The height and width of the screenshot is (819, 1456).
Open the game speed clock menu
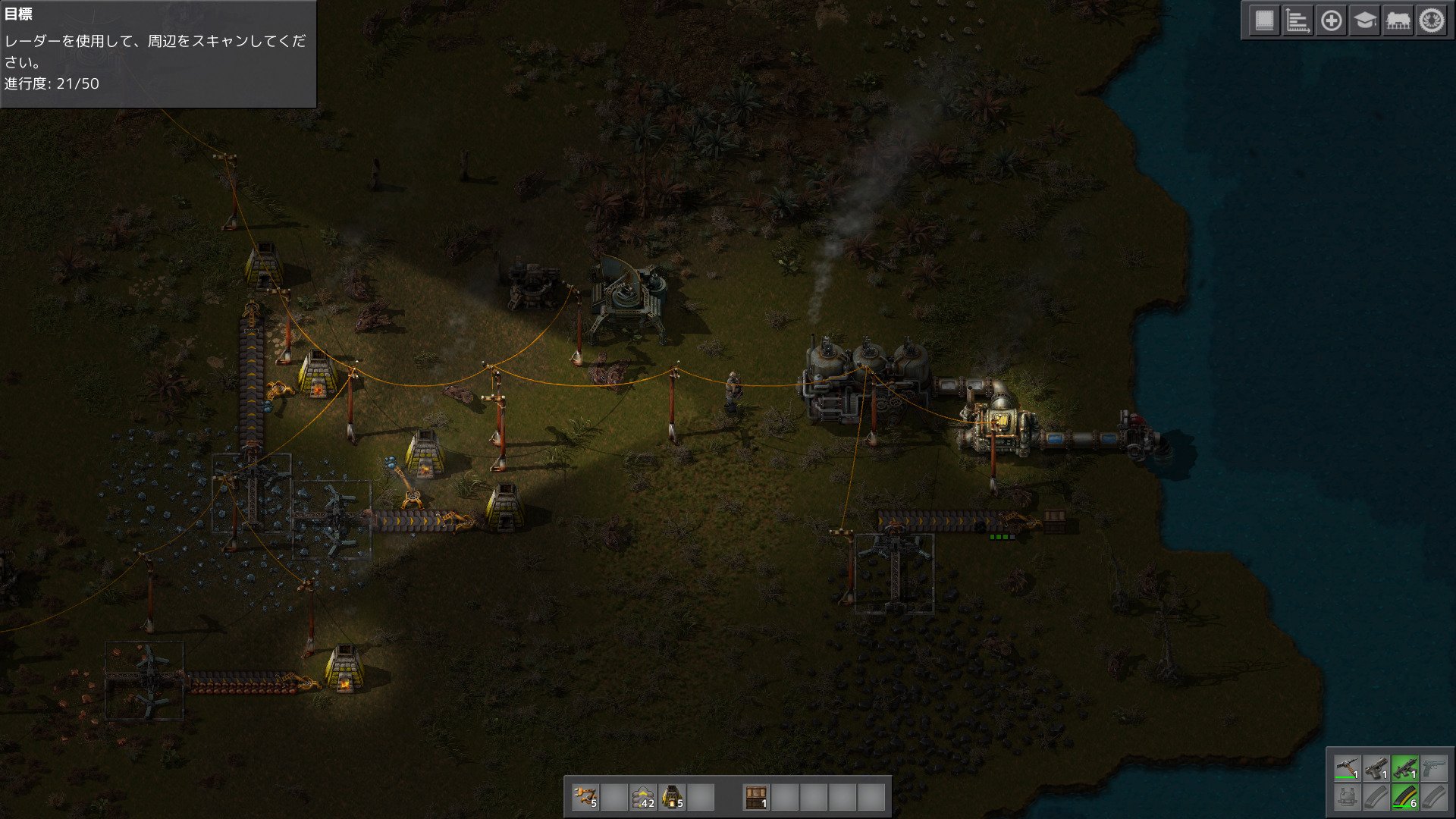pyautogui.click(x=1433, y=21)
